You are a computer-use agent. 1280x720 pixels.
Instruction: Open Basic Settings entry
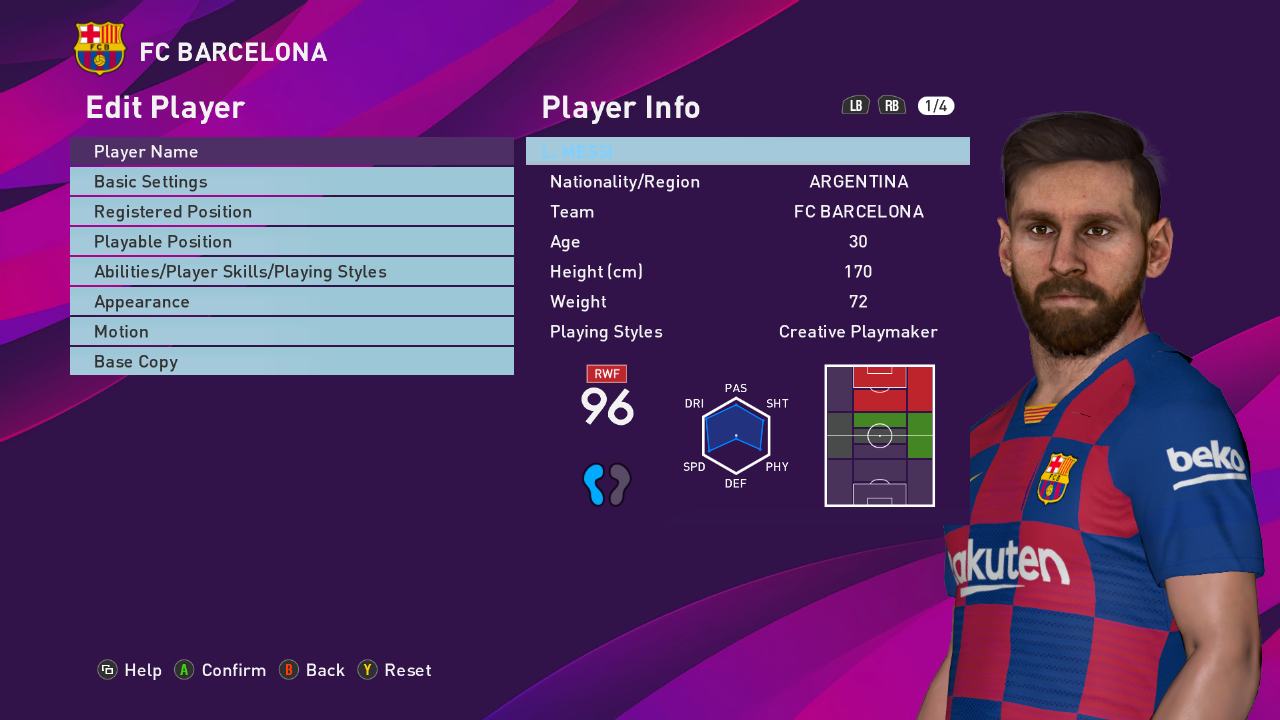click(x=291, y=181)
